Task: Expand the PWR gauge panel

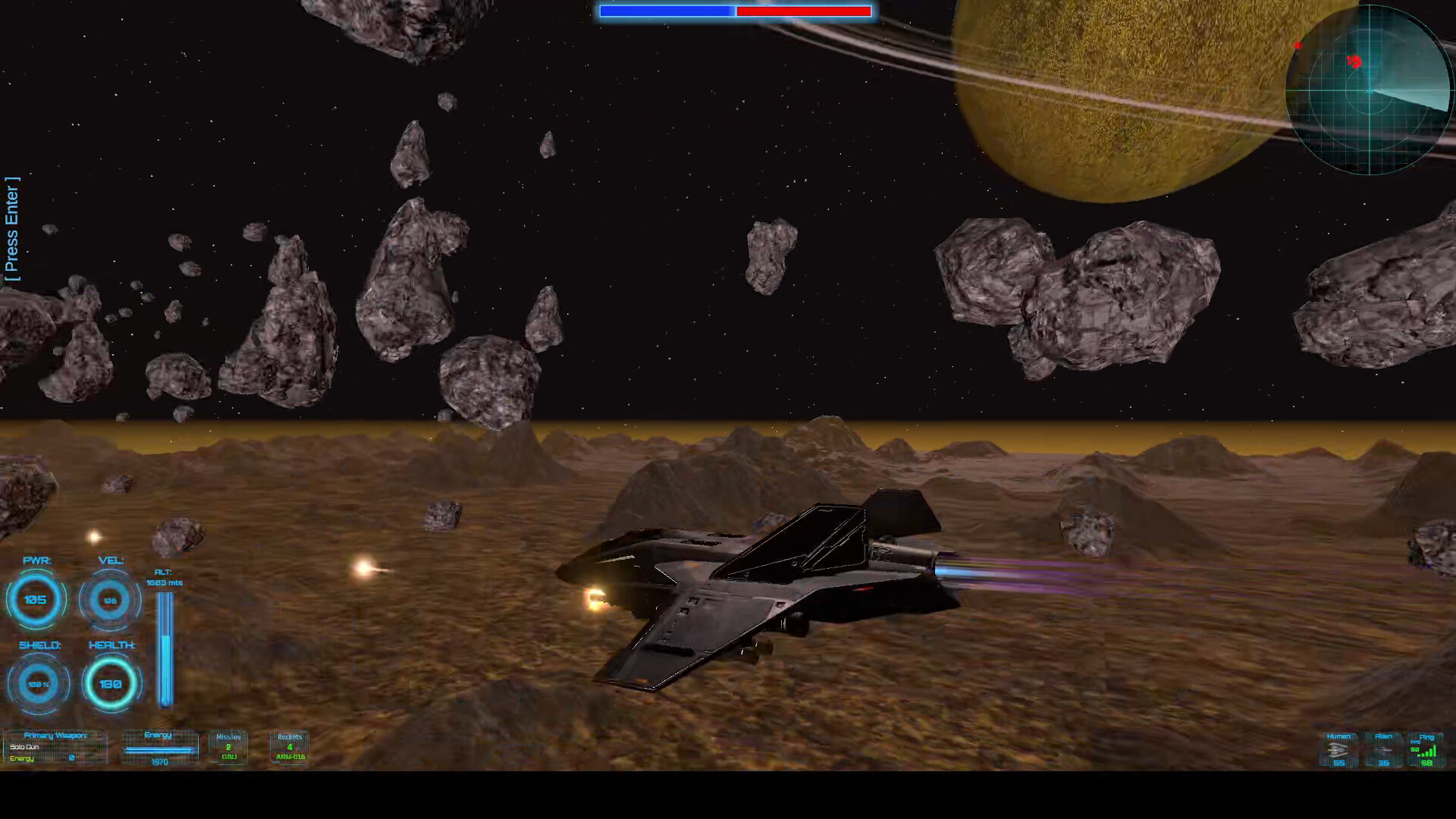Action: point(36,600)
